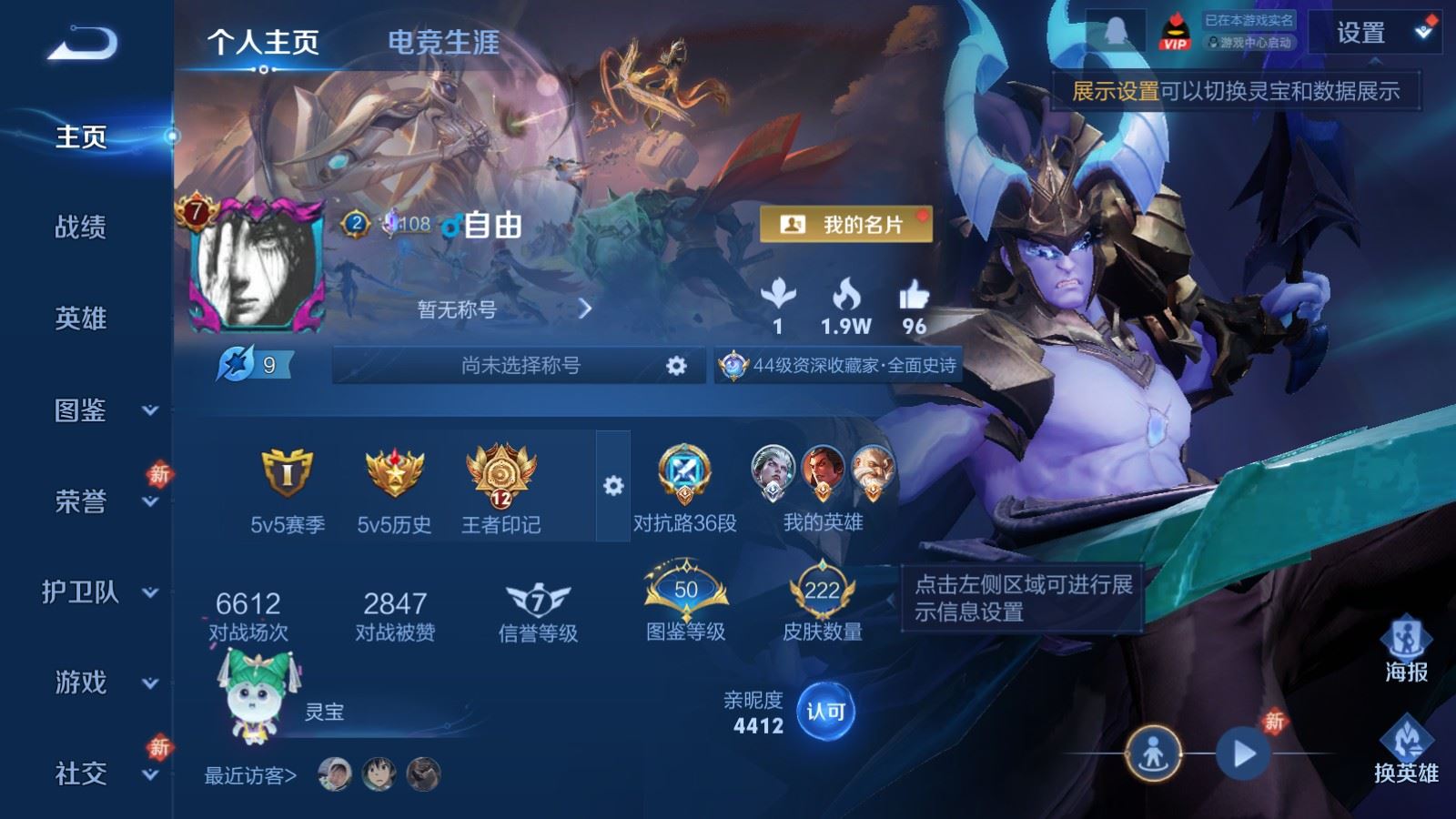Open title selection gear beside 尚未选择称号
Image resolution: width=1456 pixels, height=819 pixels.
675,366
